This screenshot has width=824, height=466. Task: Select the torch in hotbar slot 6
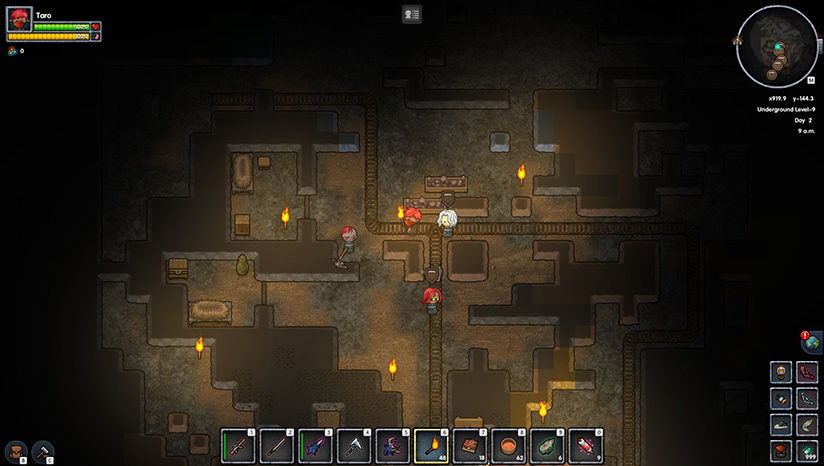(431, 444)
